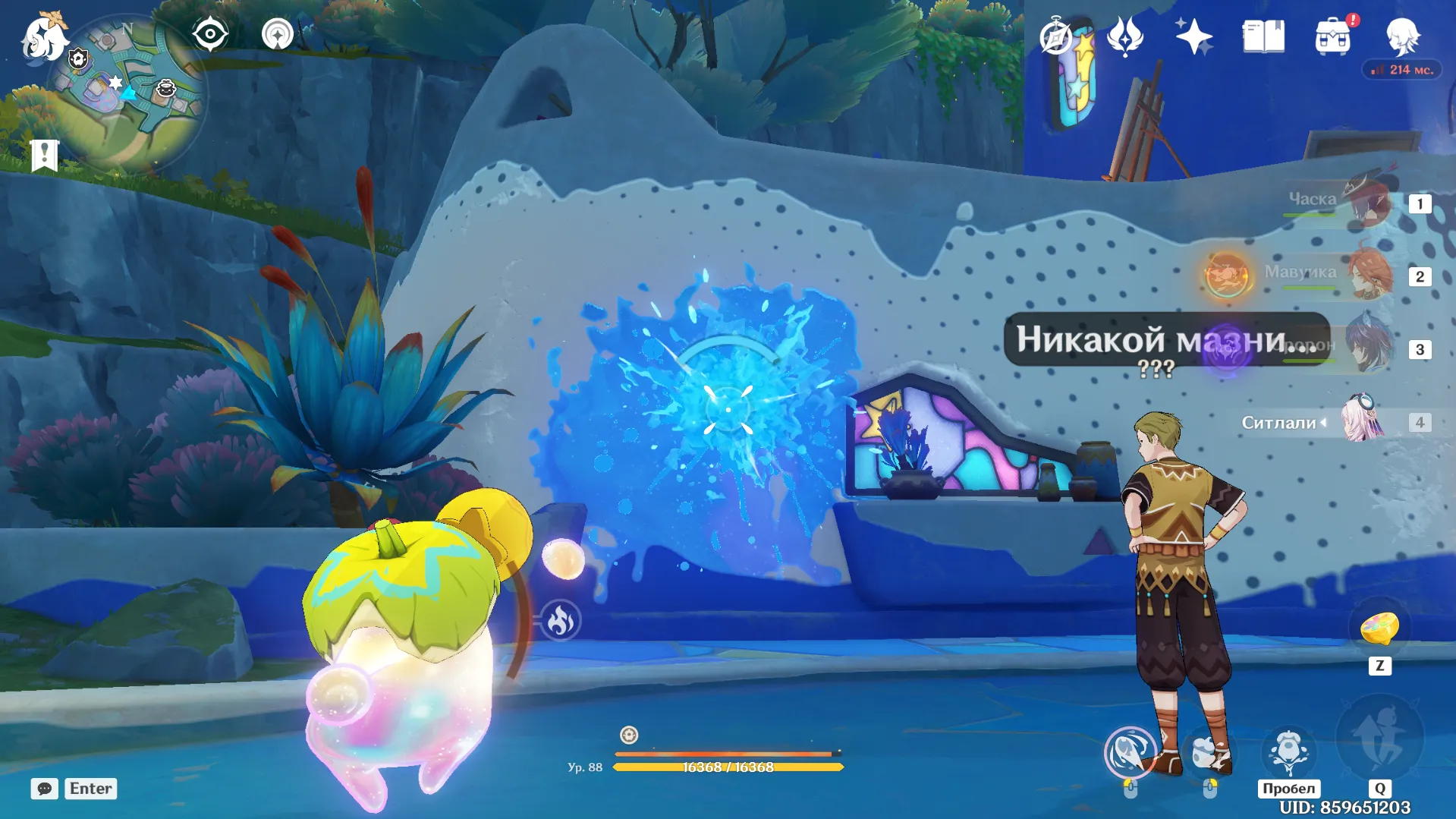Open the battle pass wing icon

point(1124,36)
